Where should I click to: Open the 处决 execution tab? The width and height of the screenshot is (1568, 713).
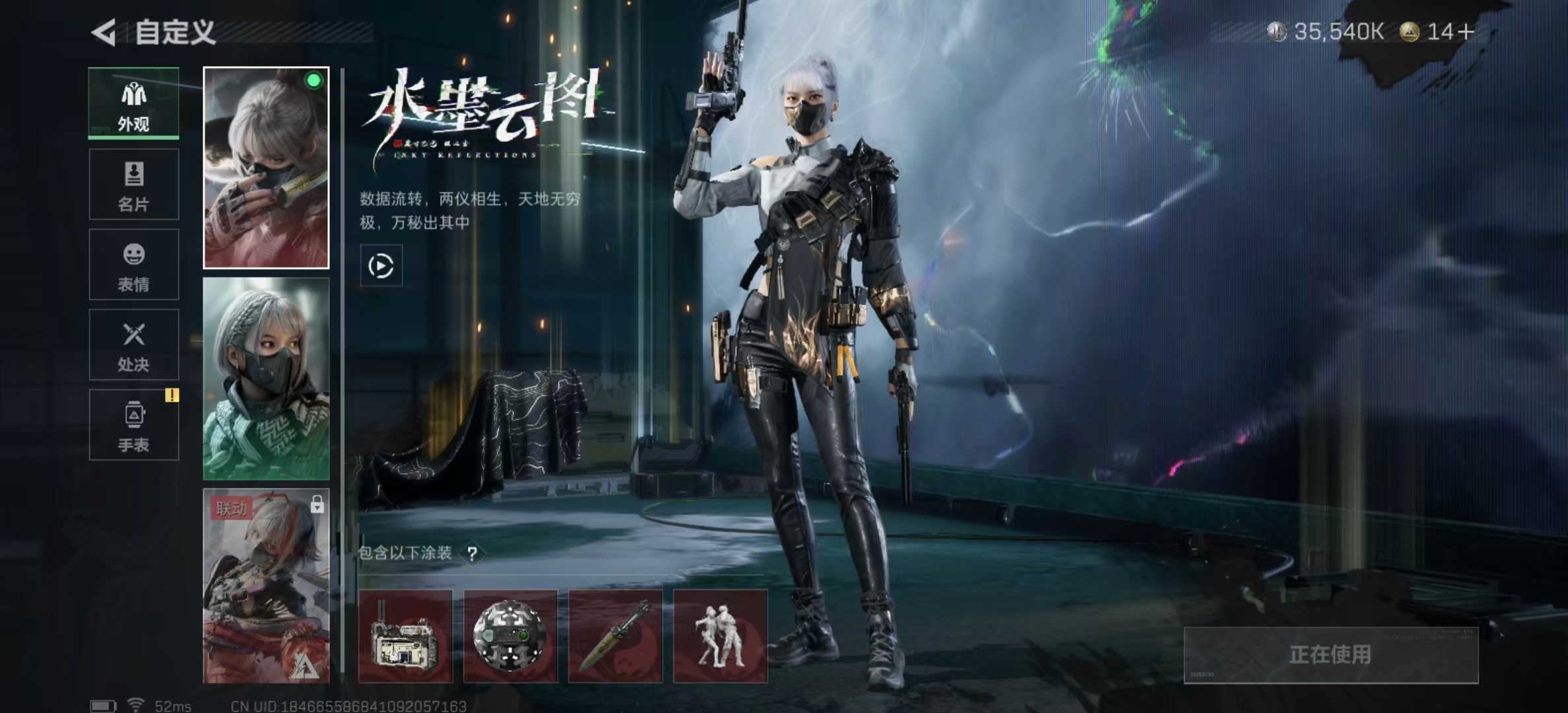pos(134,345)
